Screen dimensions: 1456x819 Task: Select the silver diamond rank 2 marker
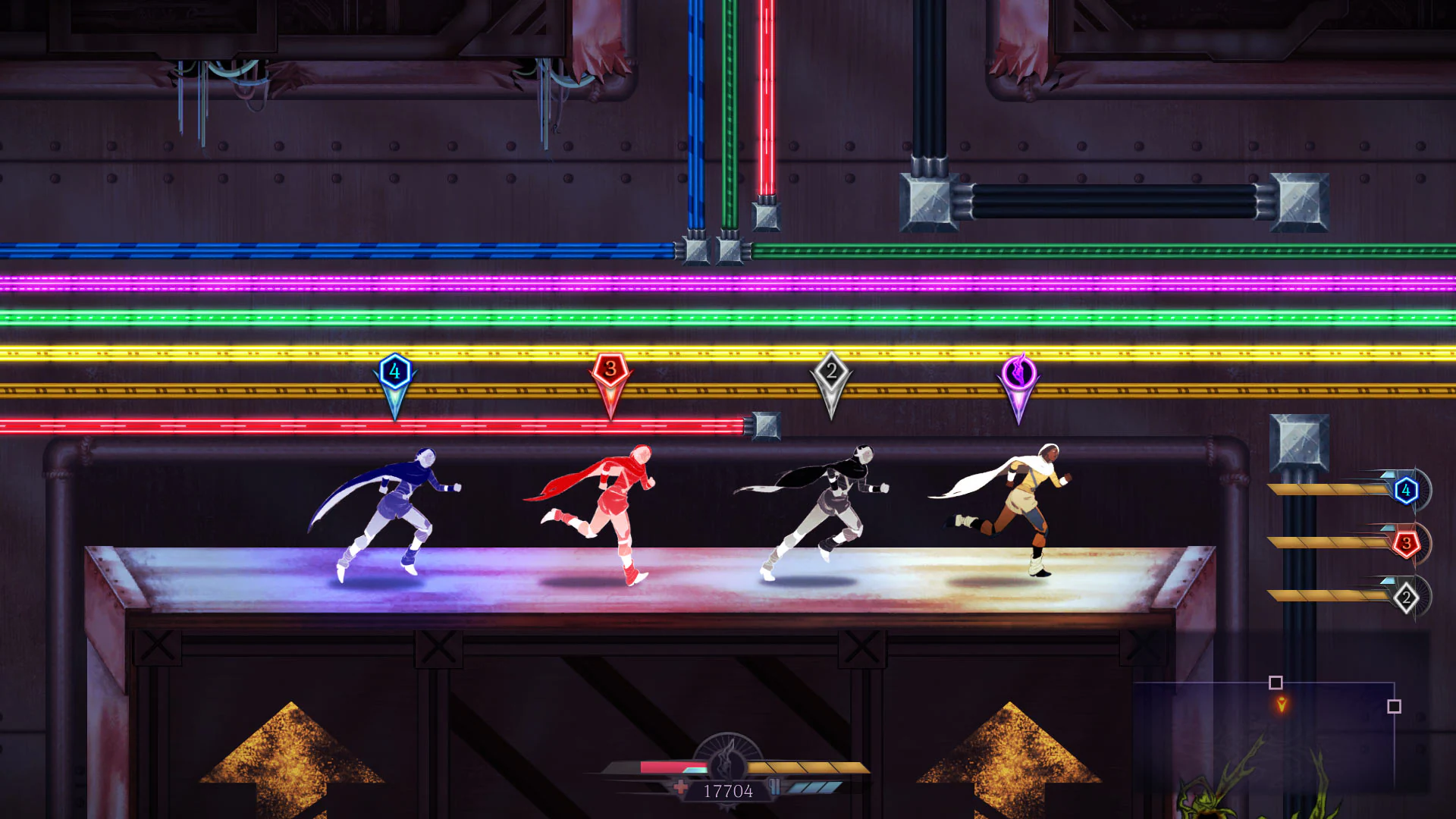coord(832,371)
